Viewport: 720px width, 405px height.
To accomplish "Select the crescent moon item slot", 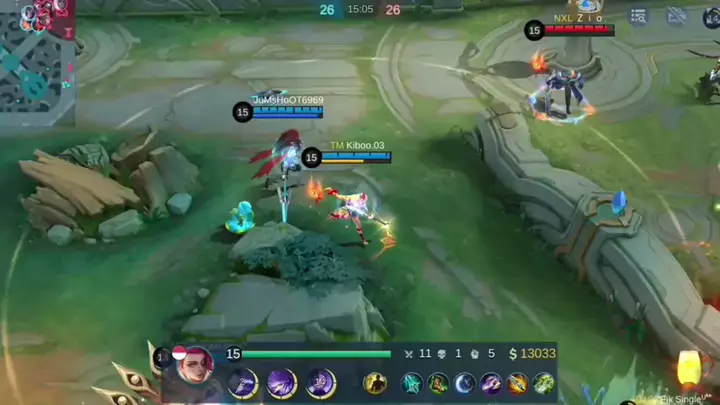I will pos(464,383).
